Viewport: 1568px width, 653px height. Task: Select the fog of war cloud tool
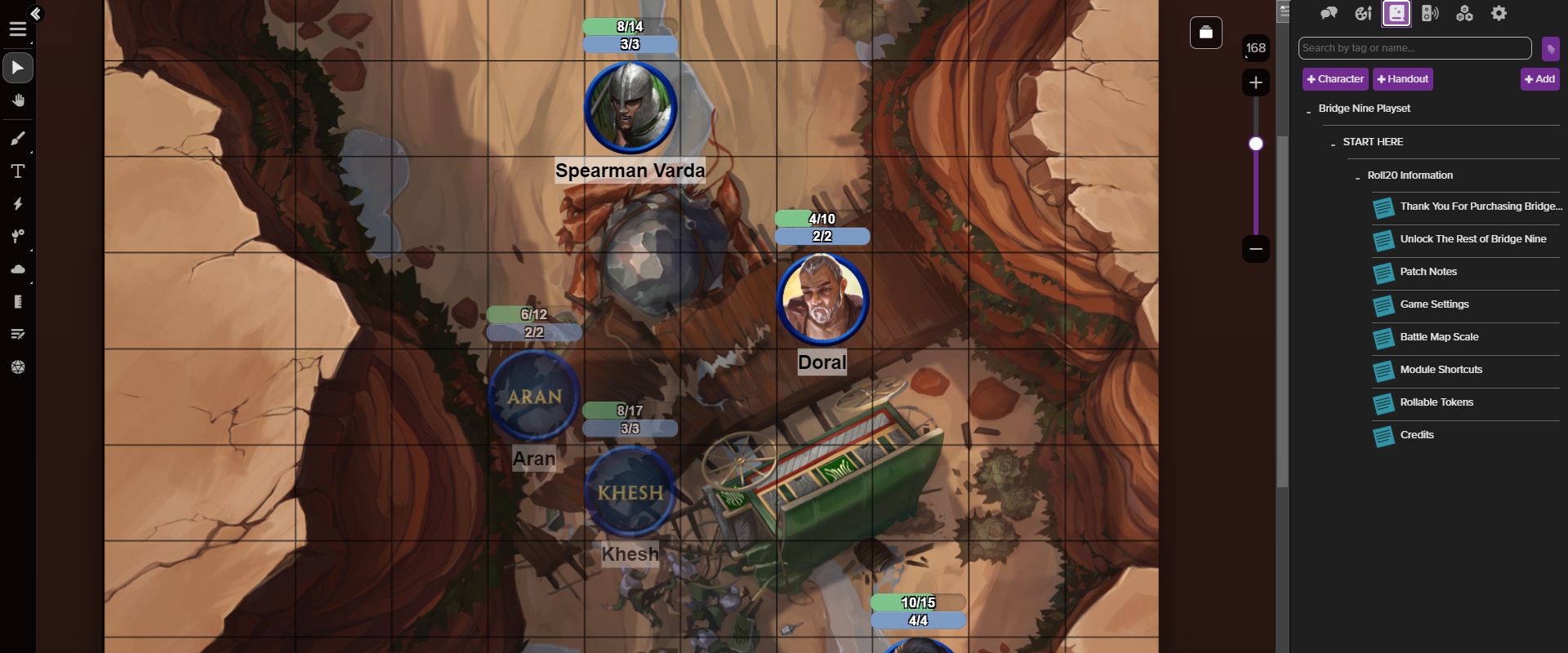point(18,269)
